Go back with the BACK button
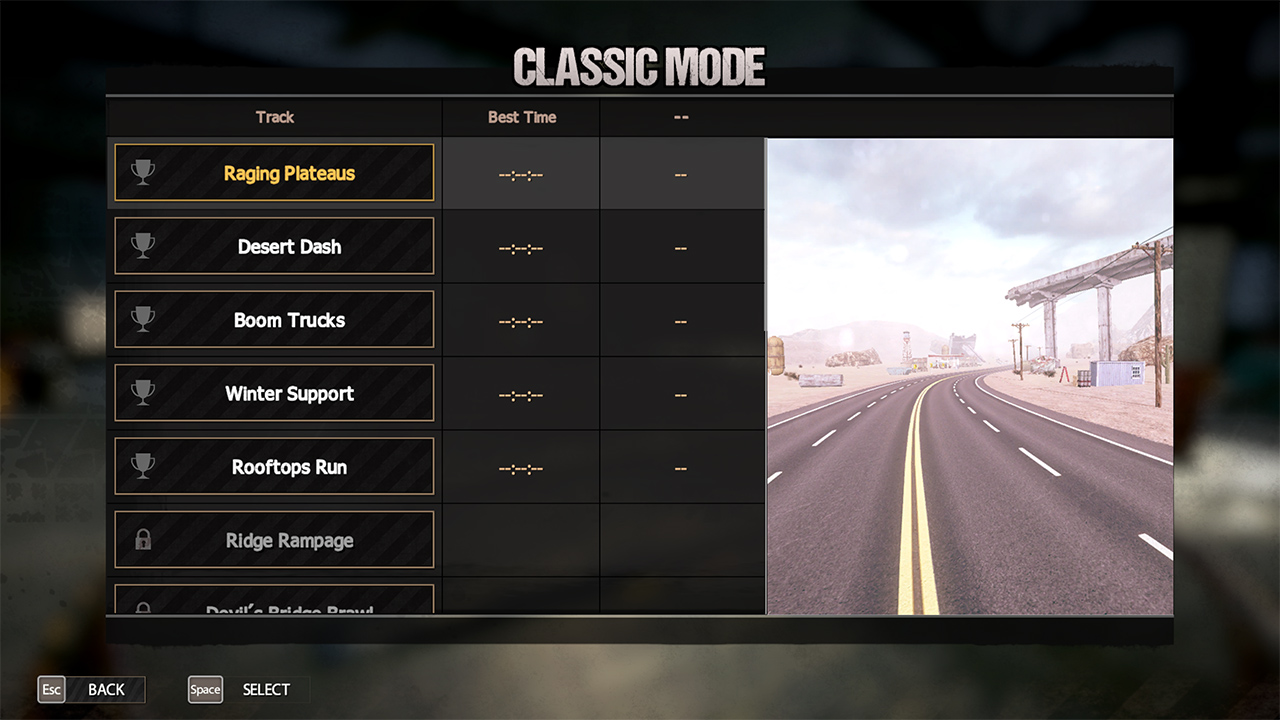 point(92,690)
